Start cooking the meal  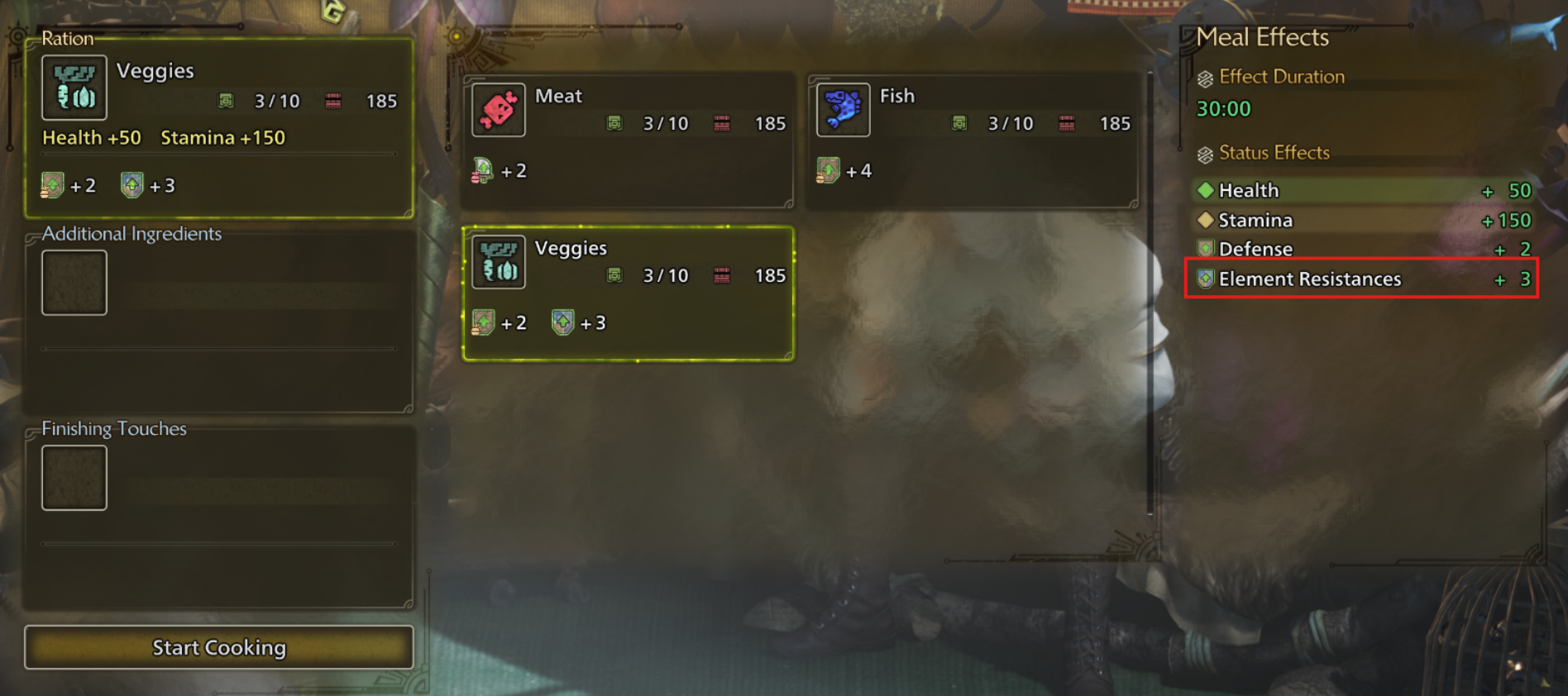tap(218, 647)
